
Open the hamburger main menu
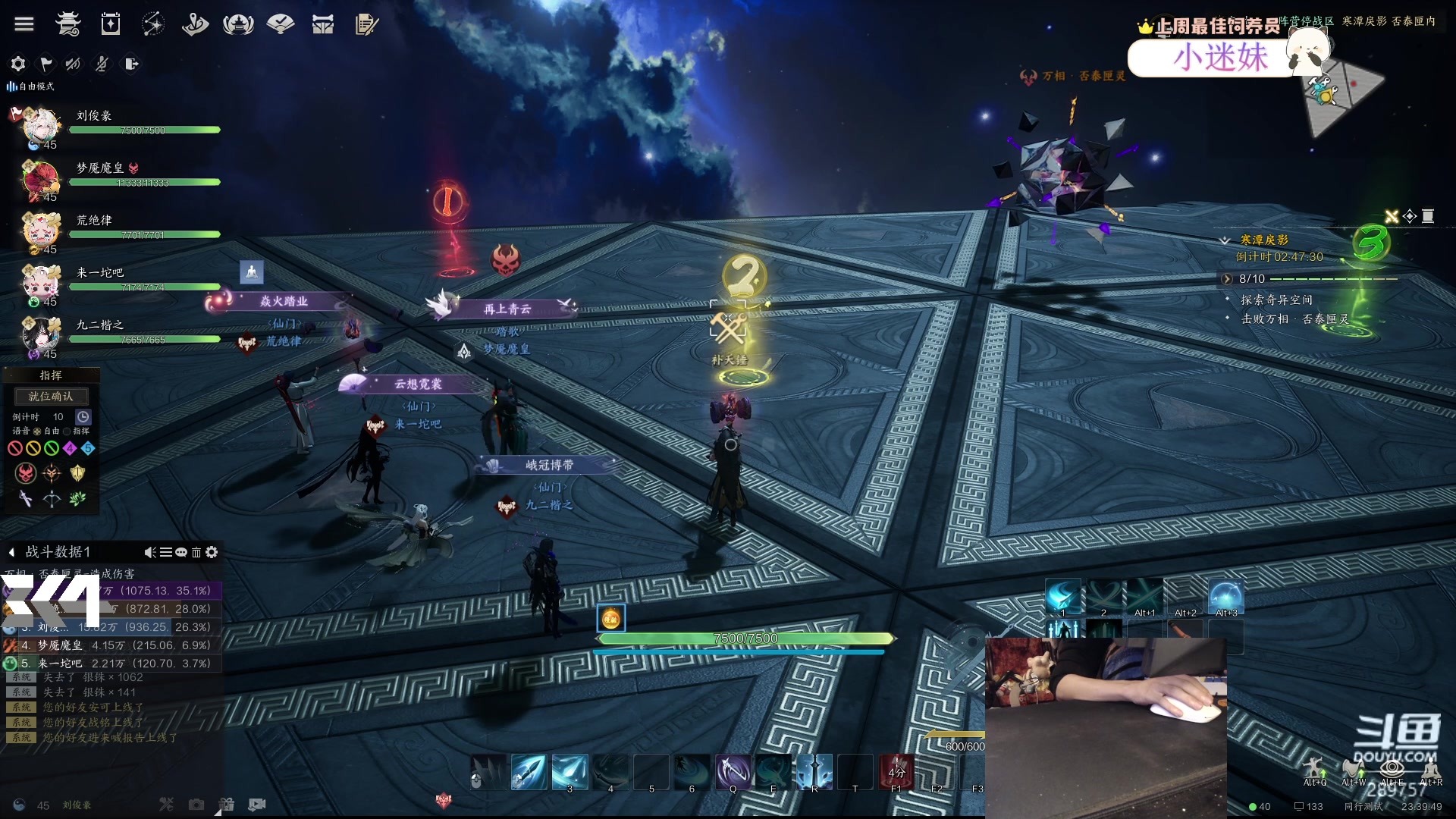click(x=24, y=24)
